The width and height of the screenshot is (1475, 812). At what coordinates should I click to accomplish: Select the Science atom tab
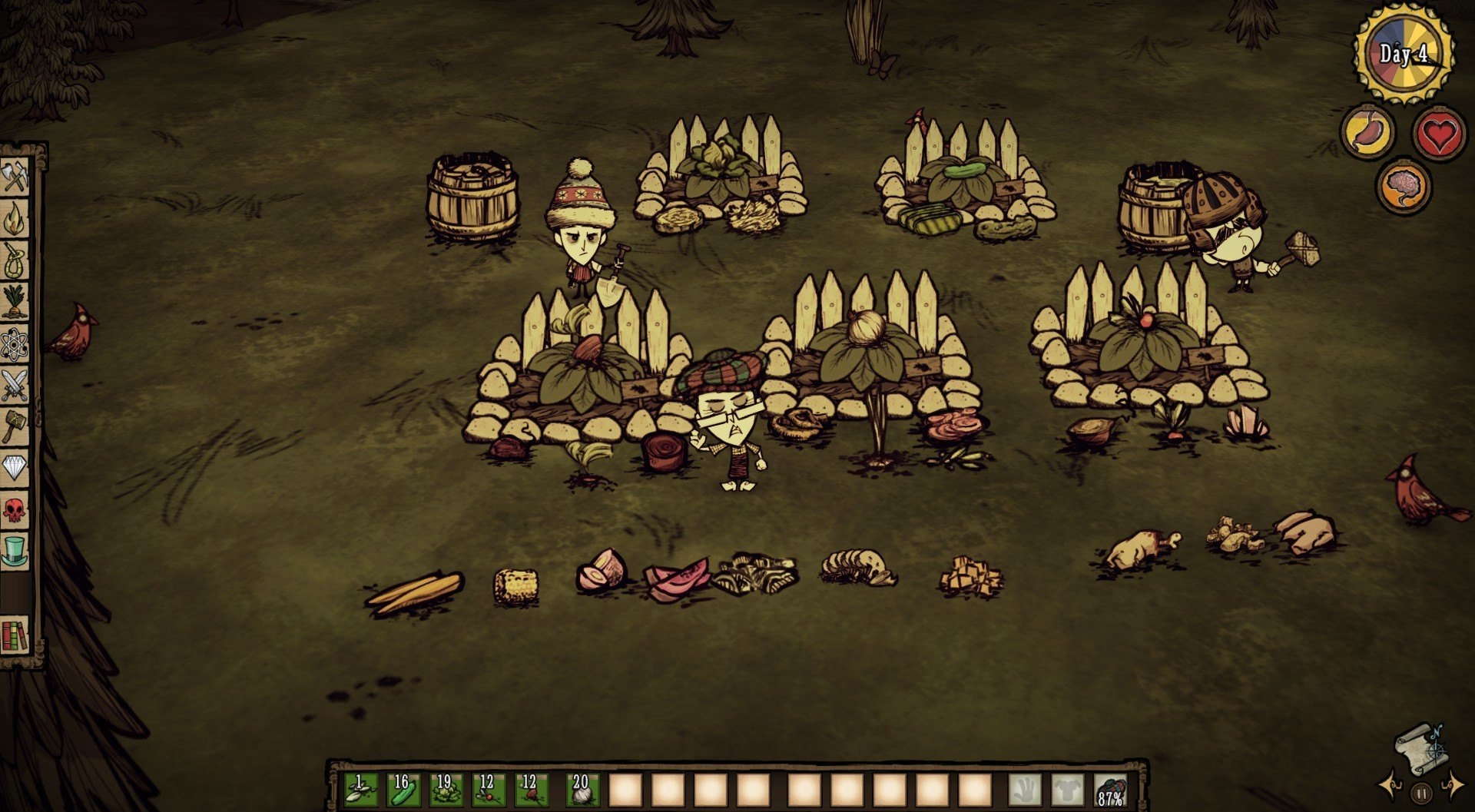click(x=15, y=344)
